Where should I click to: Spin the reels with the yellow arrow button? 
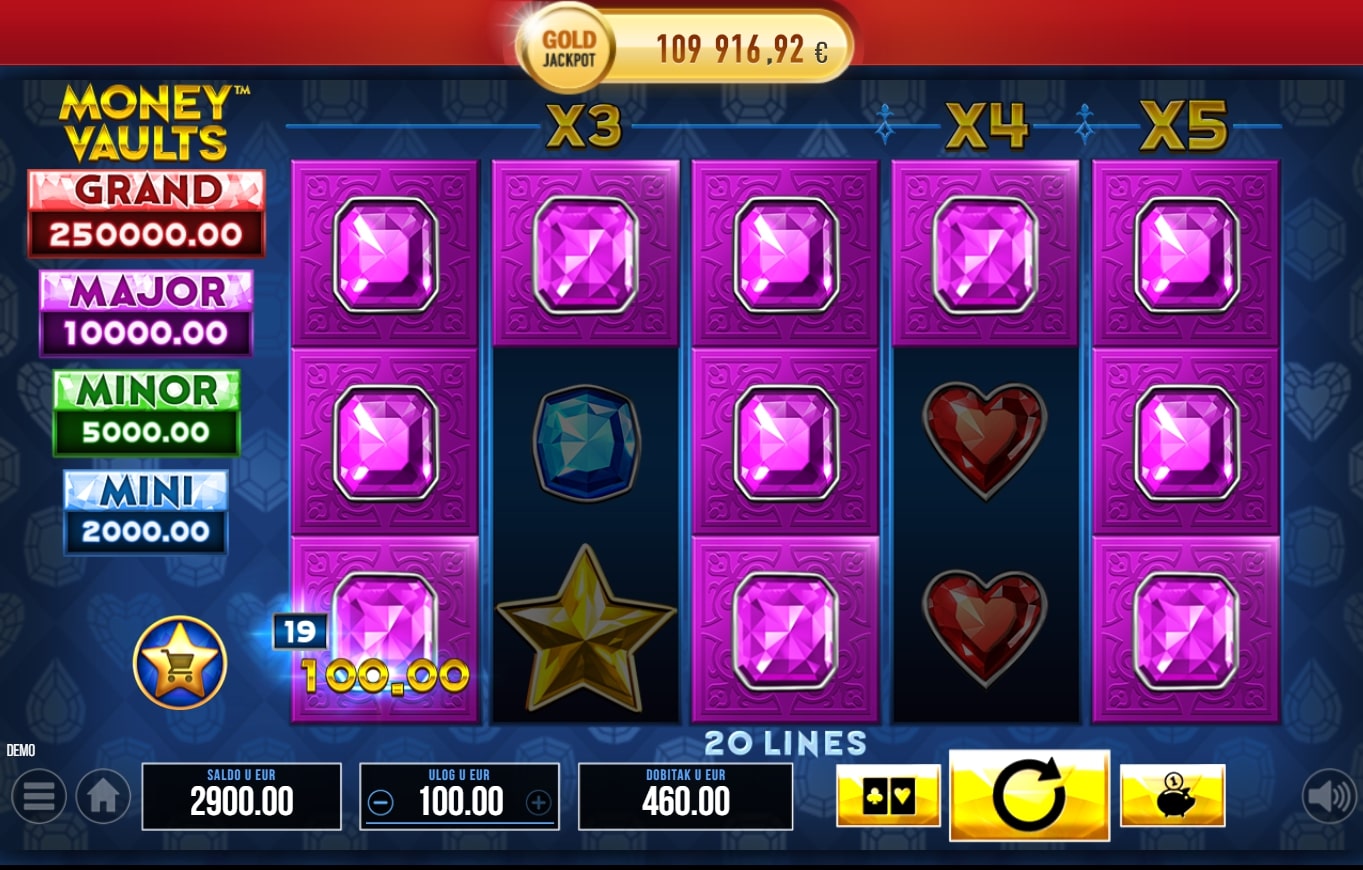pyautogui.click(x=1029, y=795)
